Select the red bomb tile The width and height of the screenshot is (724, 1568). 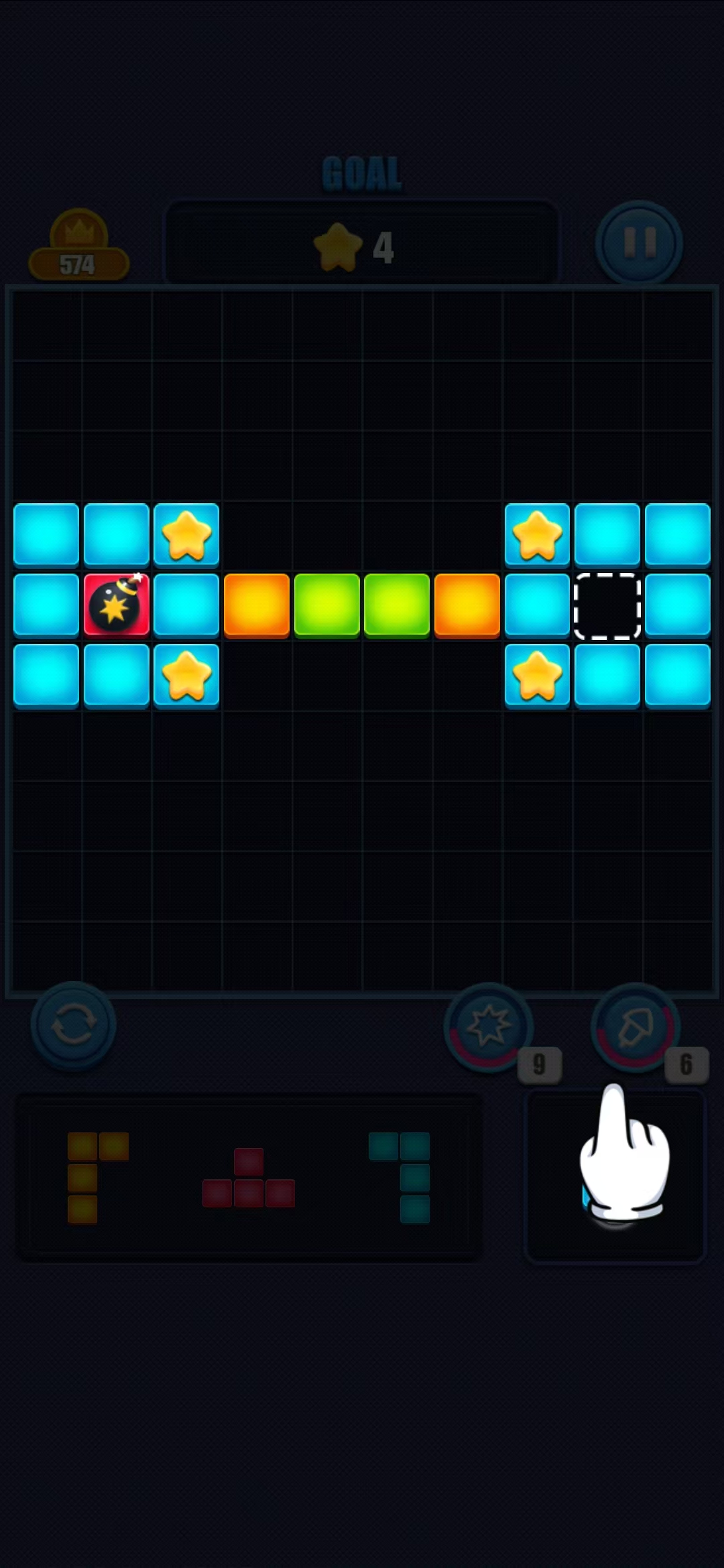(117, 605)
